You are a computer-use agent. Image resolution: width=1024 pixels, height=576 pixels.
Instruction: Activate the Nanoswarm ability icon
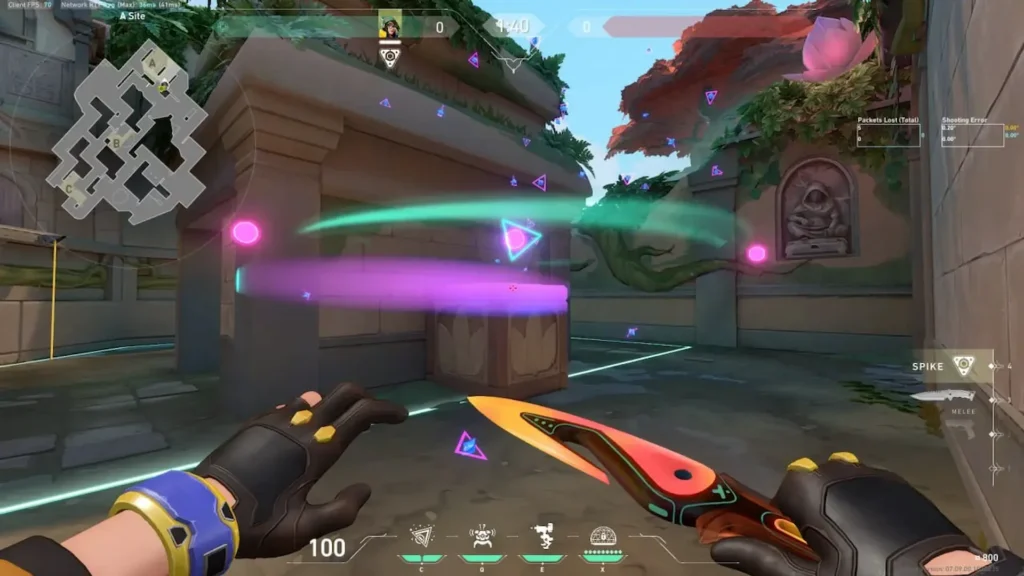[422, 538]
